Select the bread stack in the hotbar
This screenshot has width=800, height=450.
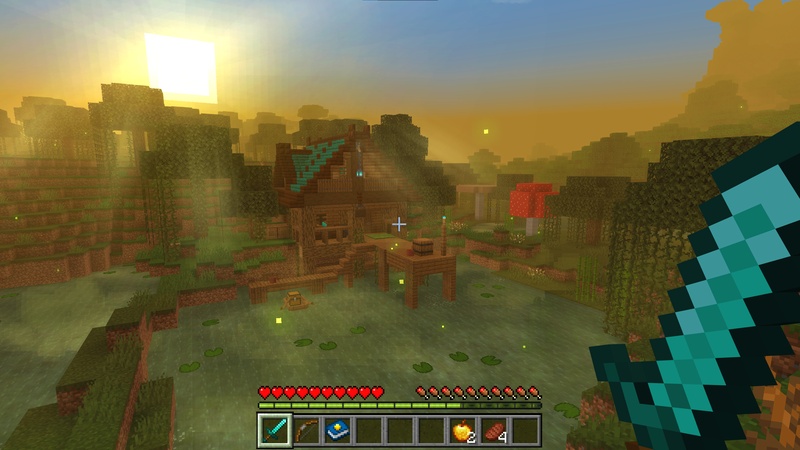pos(493,430)
